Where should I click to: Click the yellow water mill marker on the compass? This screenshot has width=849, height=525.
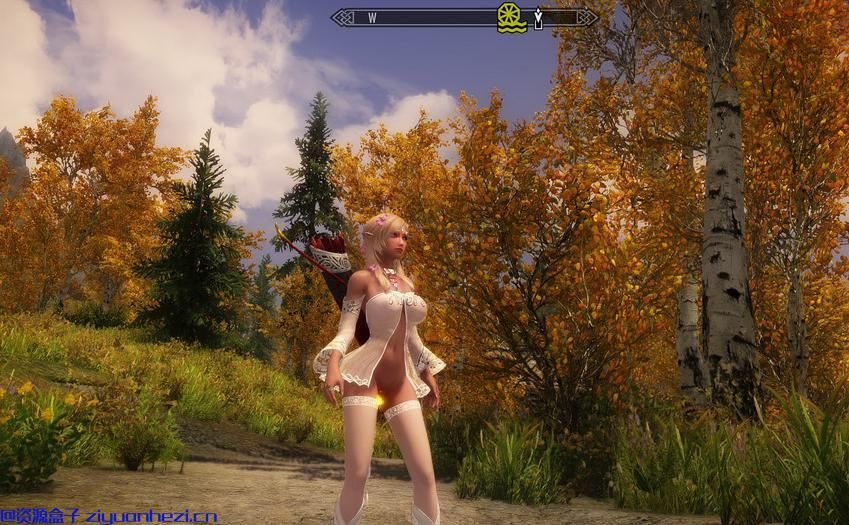click(x=511, y=17)
